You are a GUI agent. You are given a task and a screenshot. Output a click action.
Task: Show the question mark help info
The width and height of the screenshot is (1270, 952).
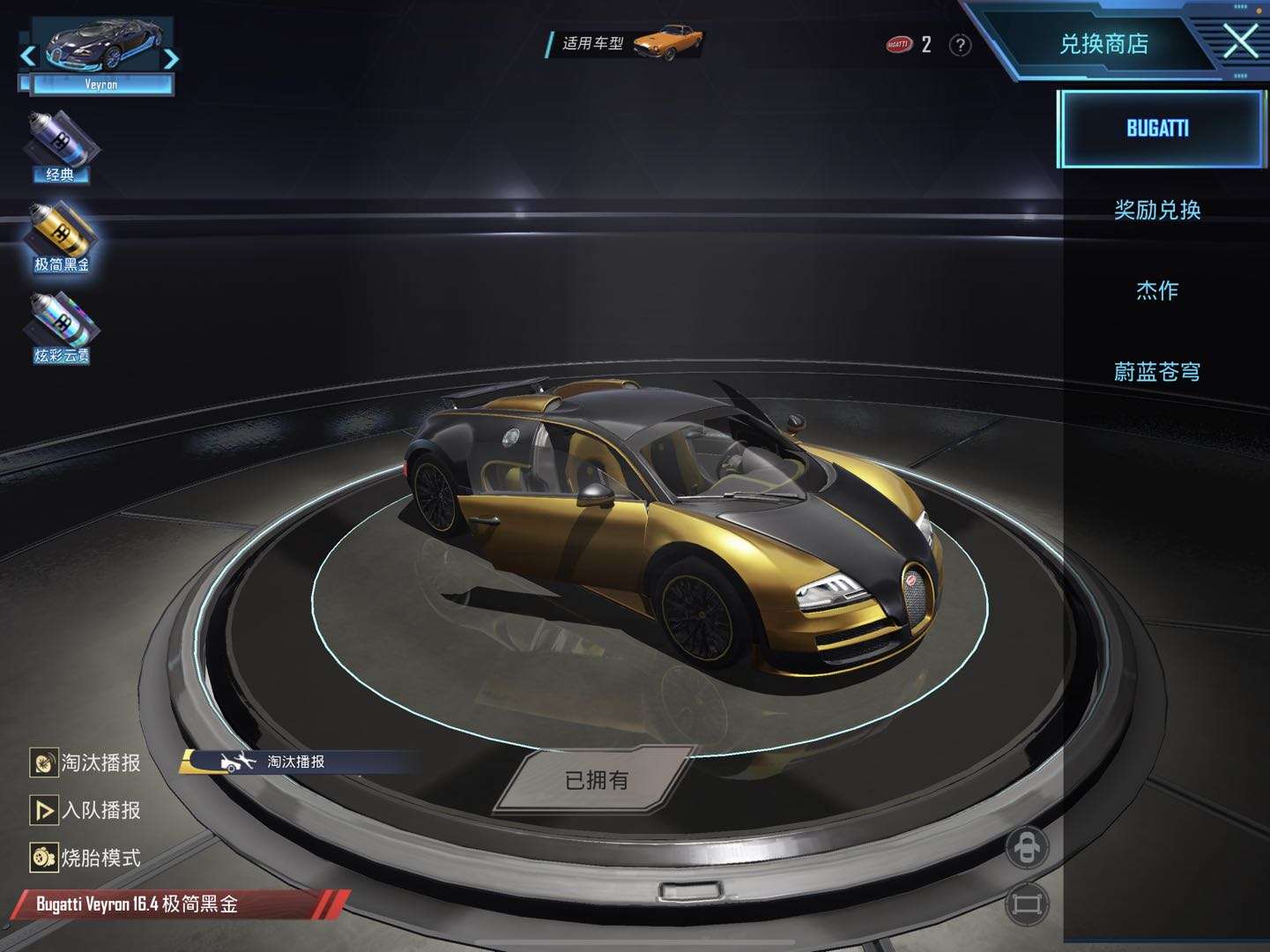click(960, 45)
